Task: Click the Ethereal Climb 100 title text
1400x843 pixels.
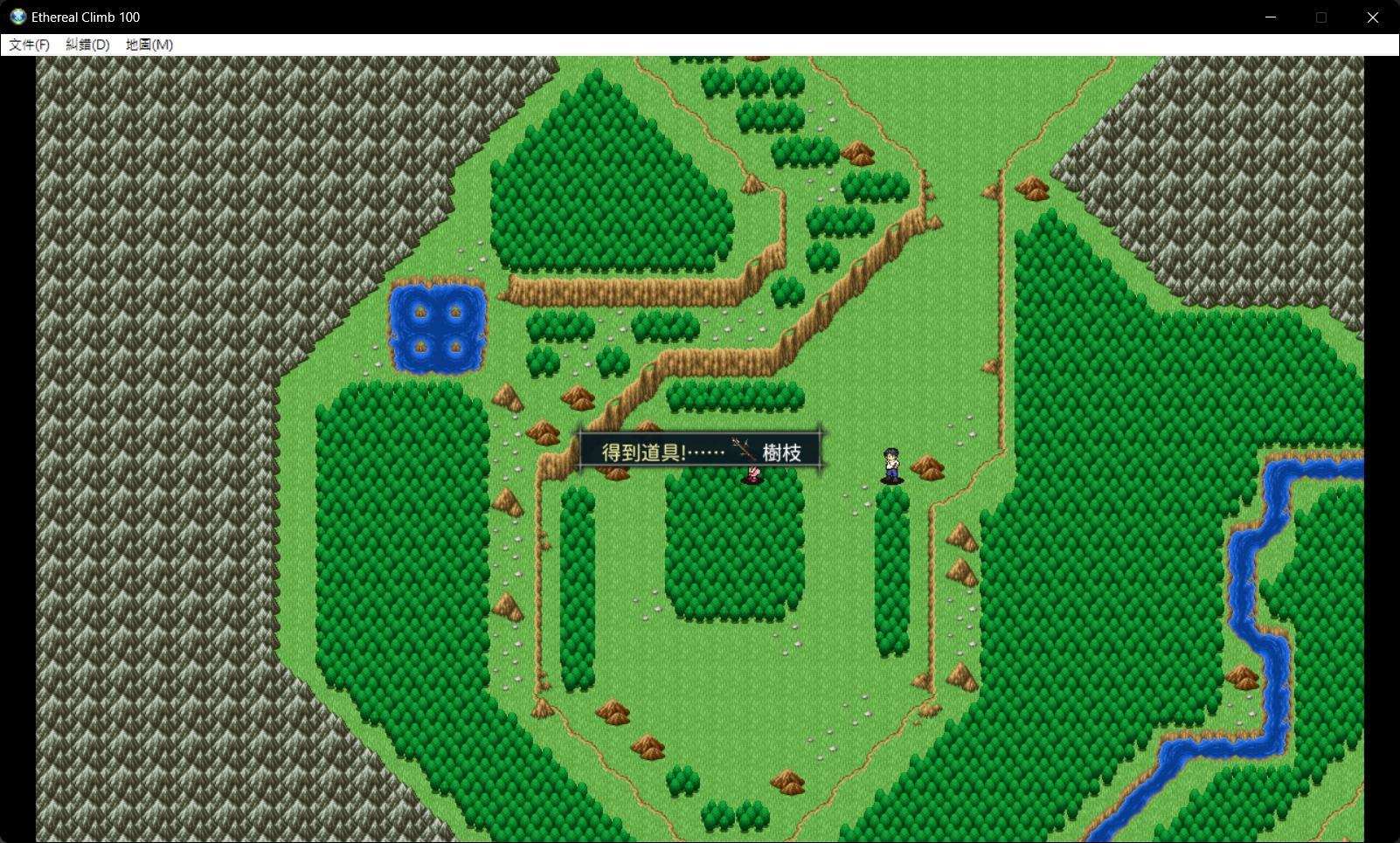Action: [x=85, y=16]
